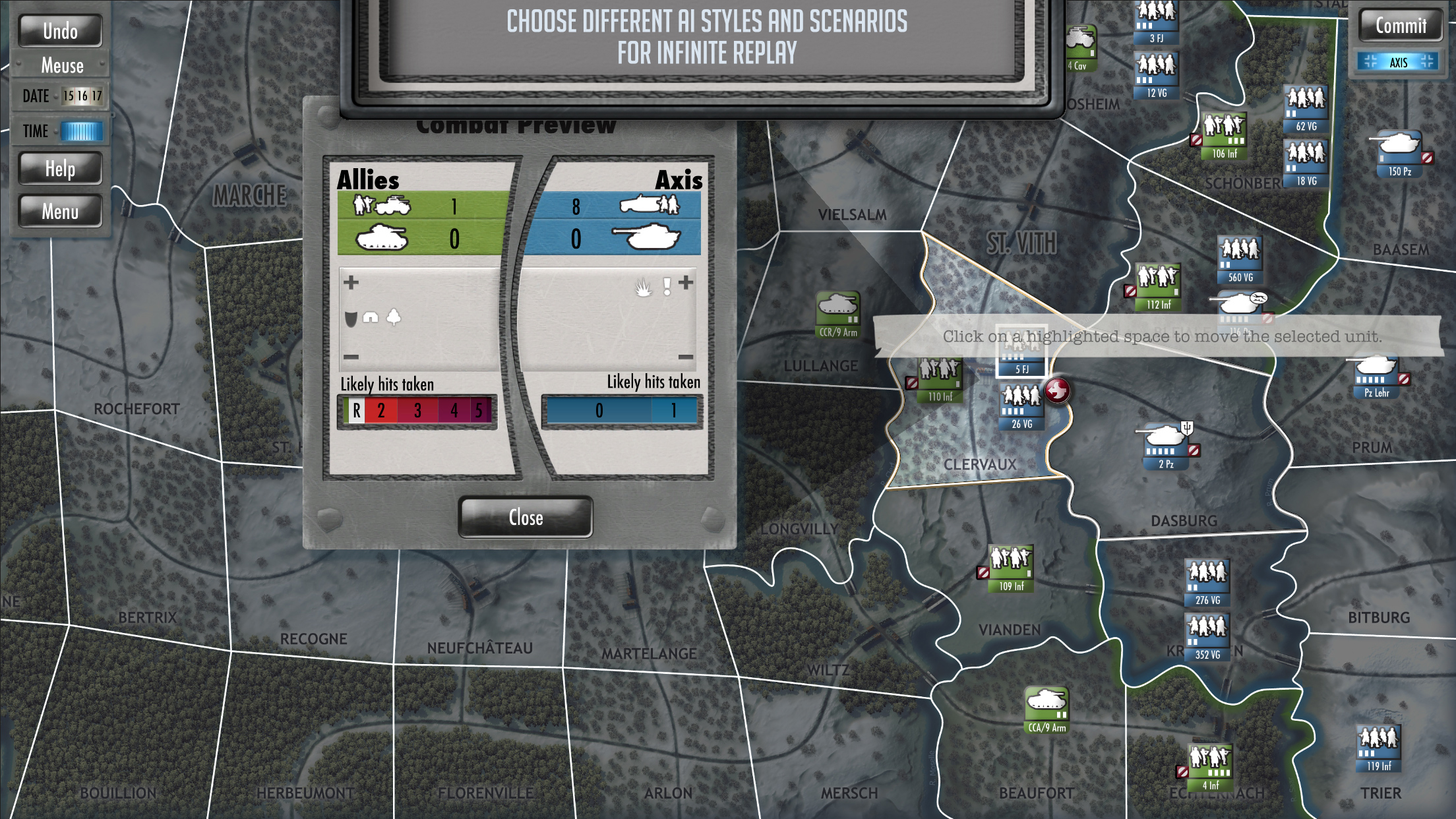Open the game Menu
1456x819 pixels.
[x=60, y=212]
